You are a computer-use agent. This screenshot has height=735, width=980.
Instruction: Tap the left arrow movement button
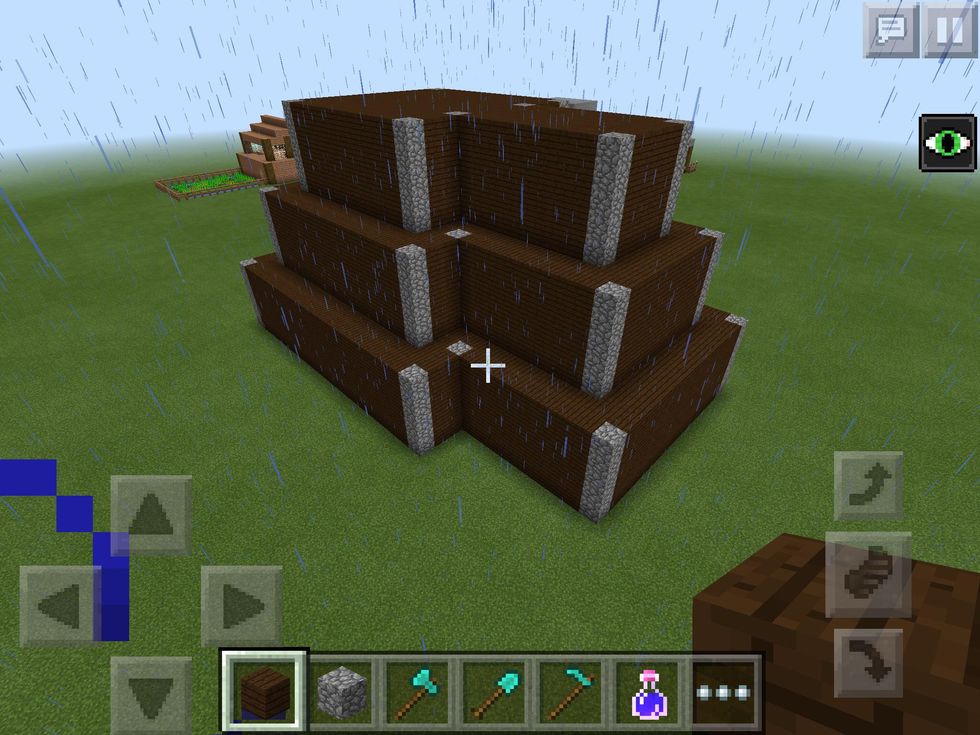pyautogui.click(x=60, y=605)
